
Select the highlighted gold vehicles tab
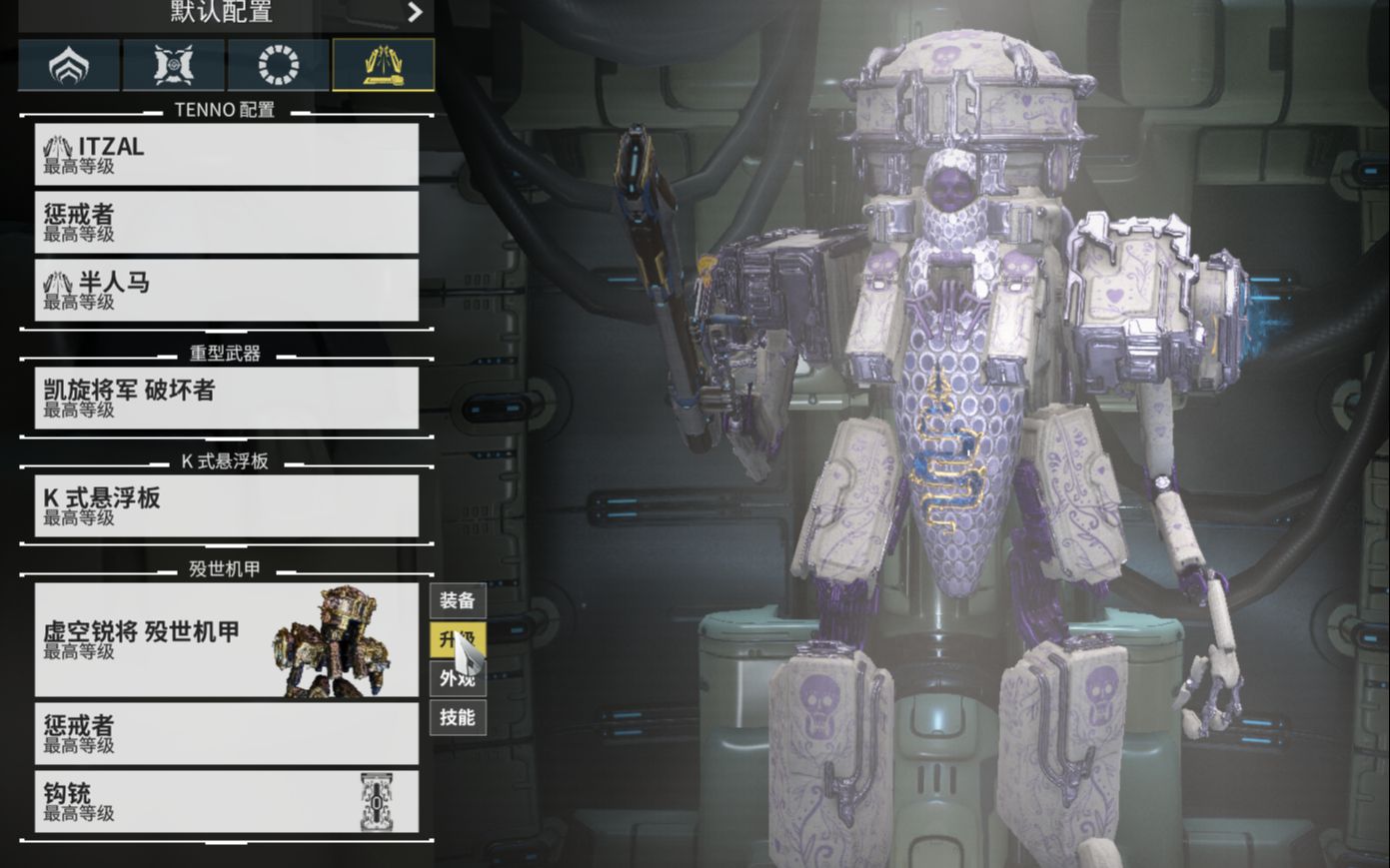[x=383, y=66]
